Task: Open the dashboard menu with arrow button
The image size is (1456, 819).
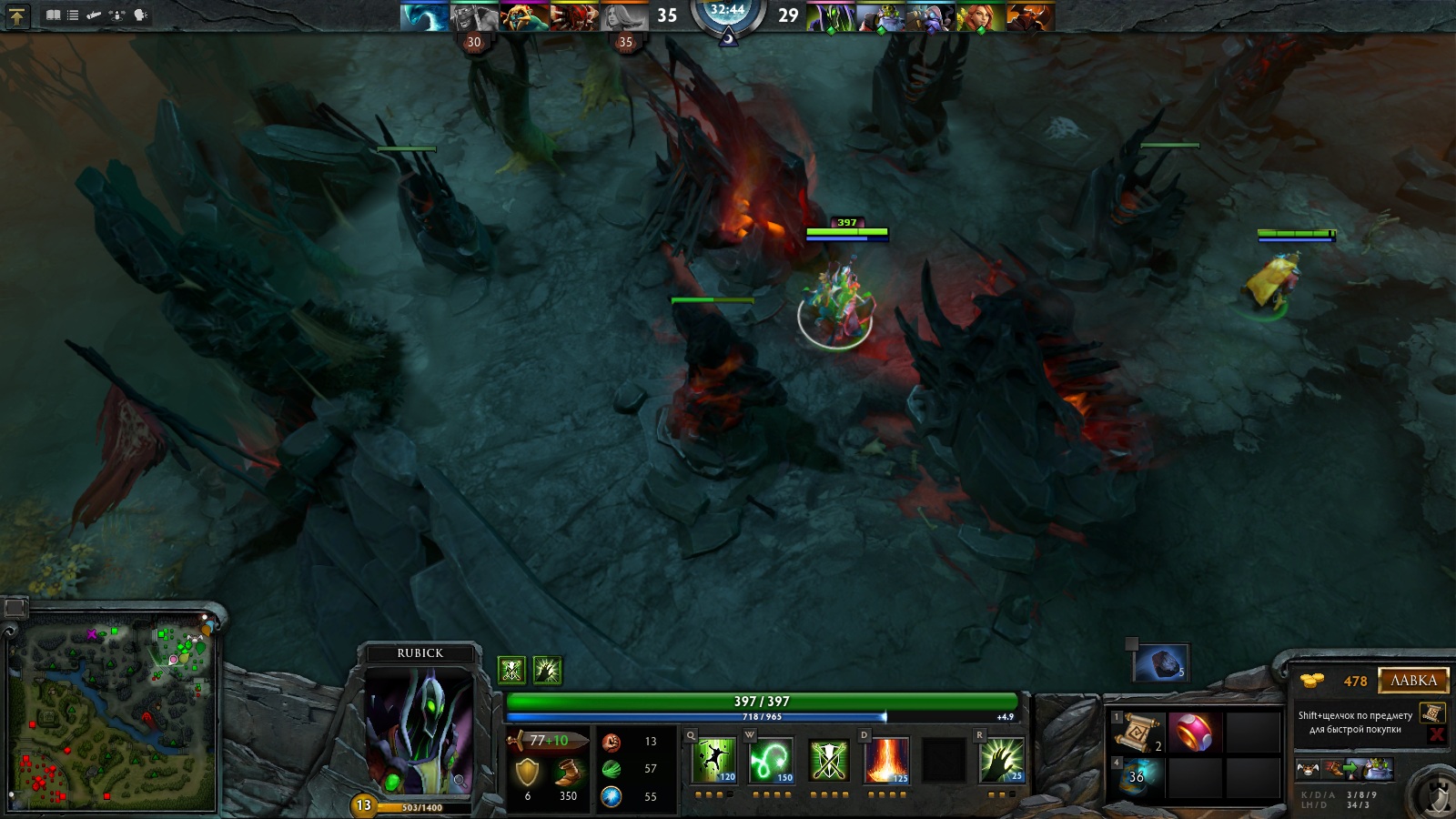Action: pos(17,15)
